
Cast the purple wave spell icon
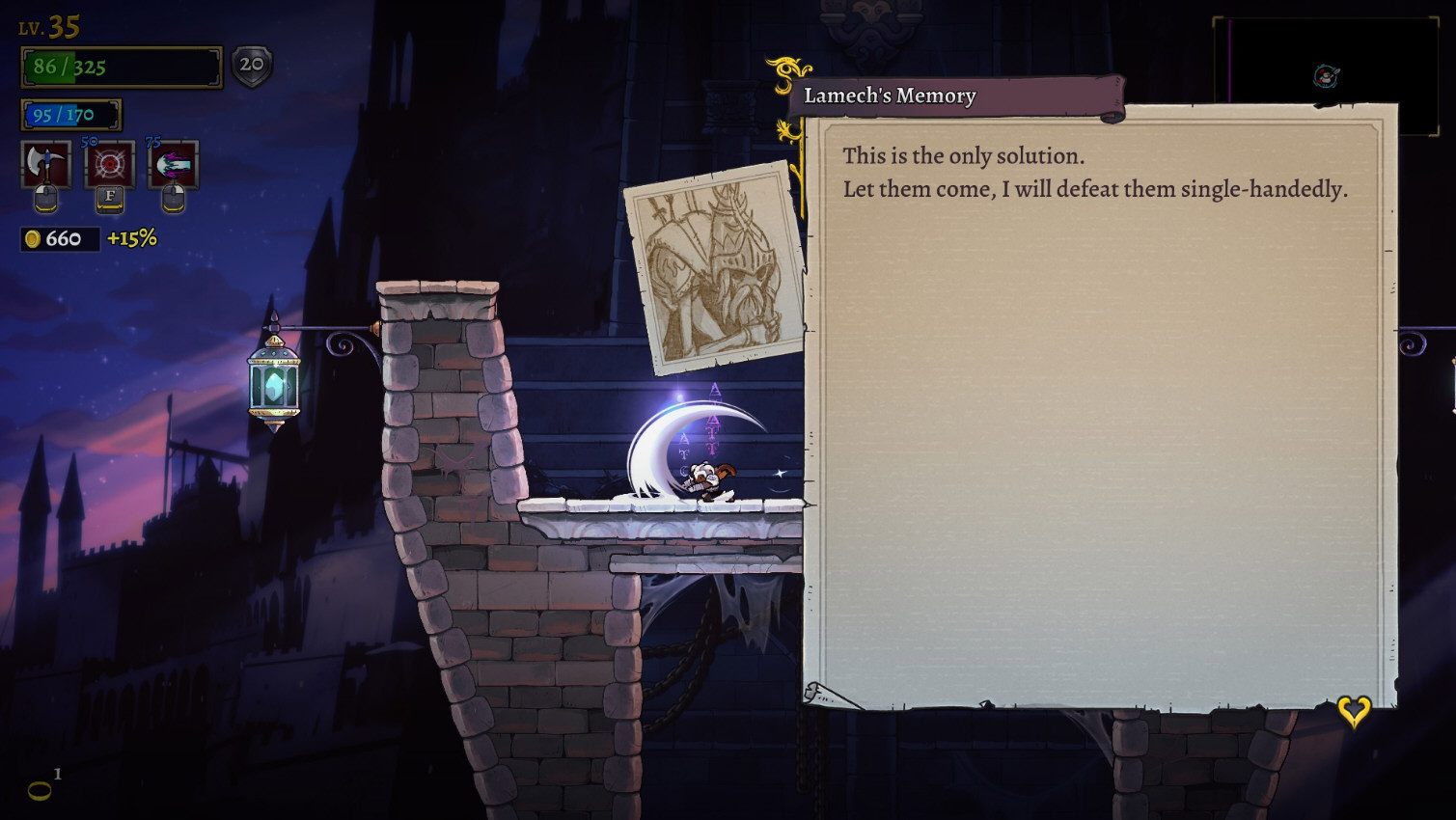pos(173,165)
